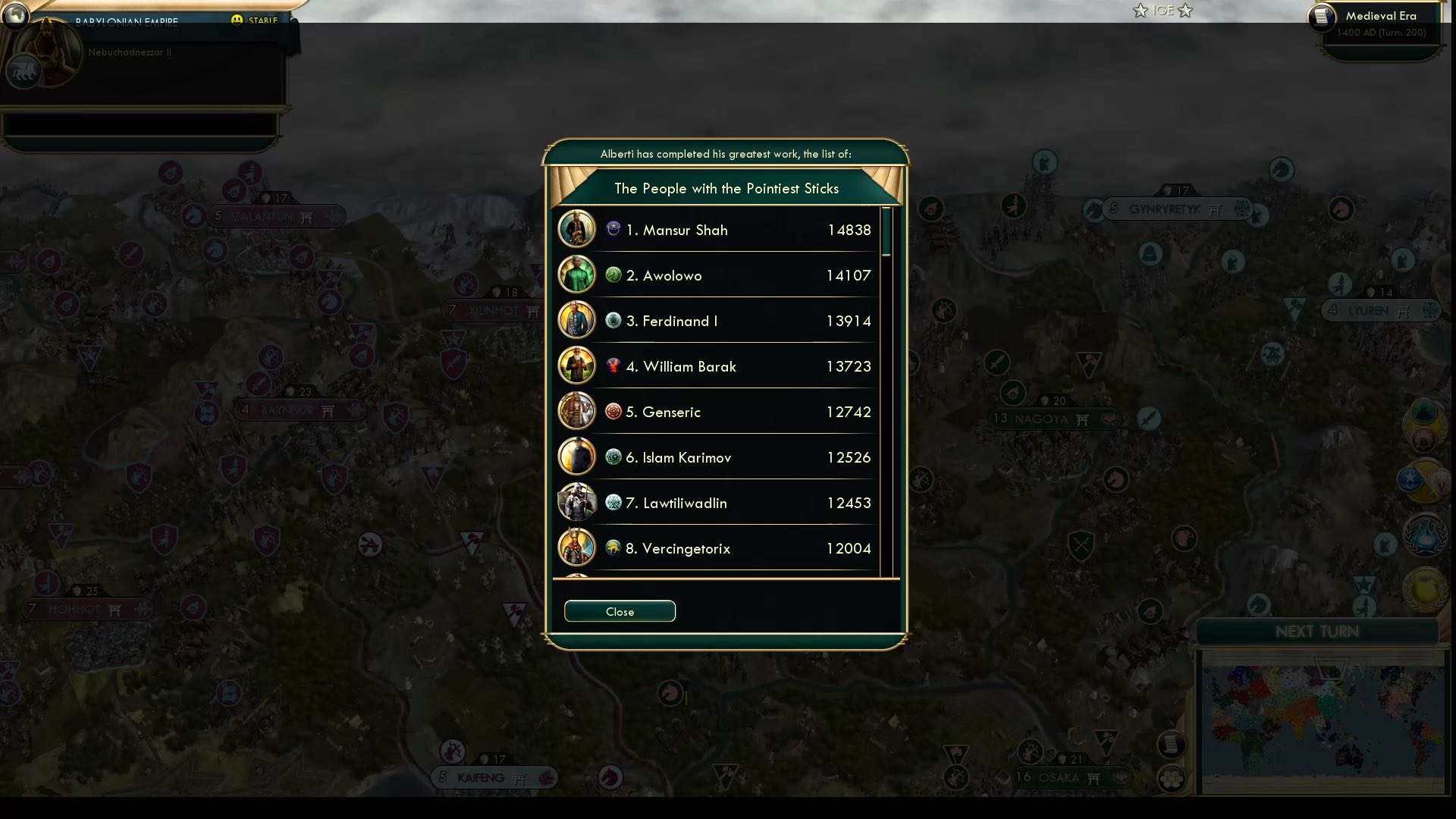Click Vercingetorix's portrait in the list

pyautogui.click(x=576, y=548)
